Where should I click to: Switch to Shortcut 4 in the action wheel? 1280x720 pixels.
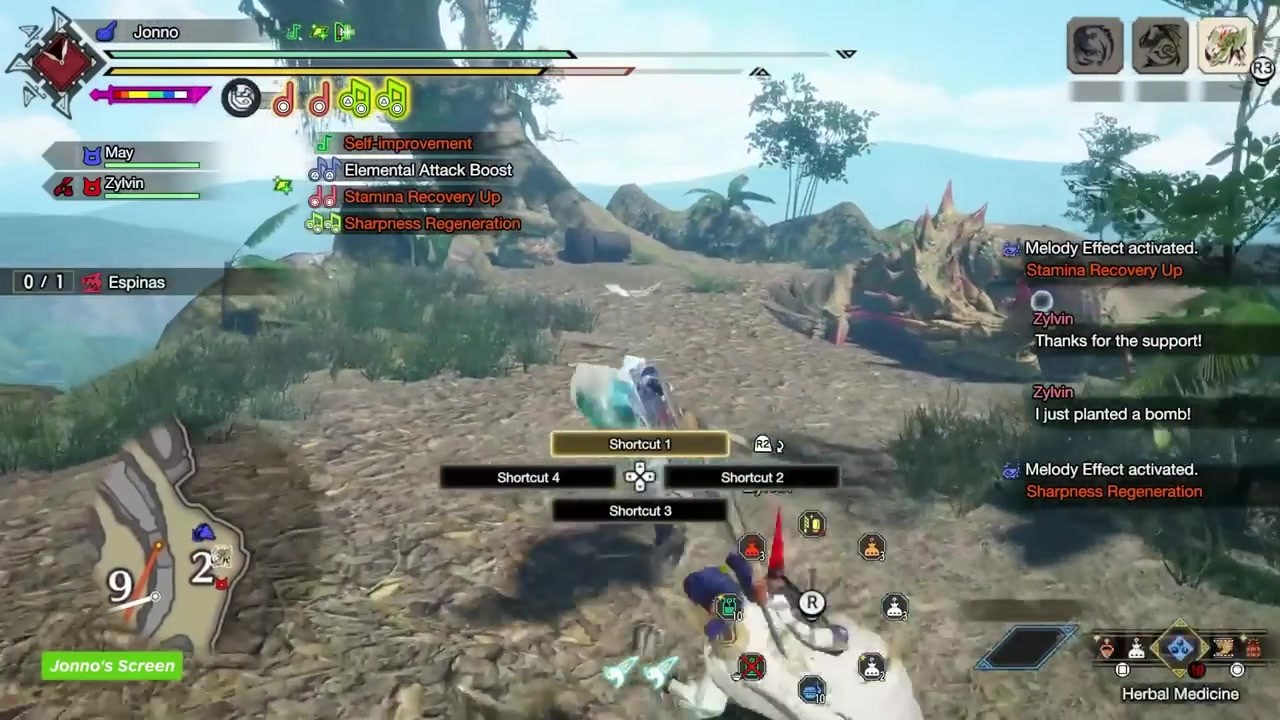pos(528,478)
